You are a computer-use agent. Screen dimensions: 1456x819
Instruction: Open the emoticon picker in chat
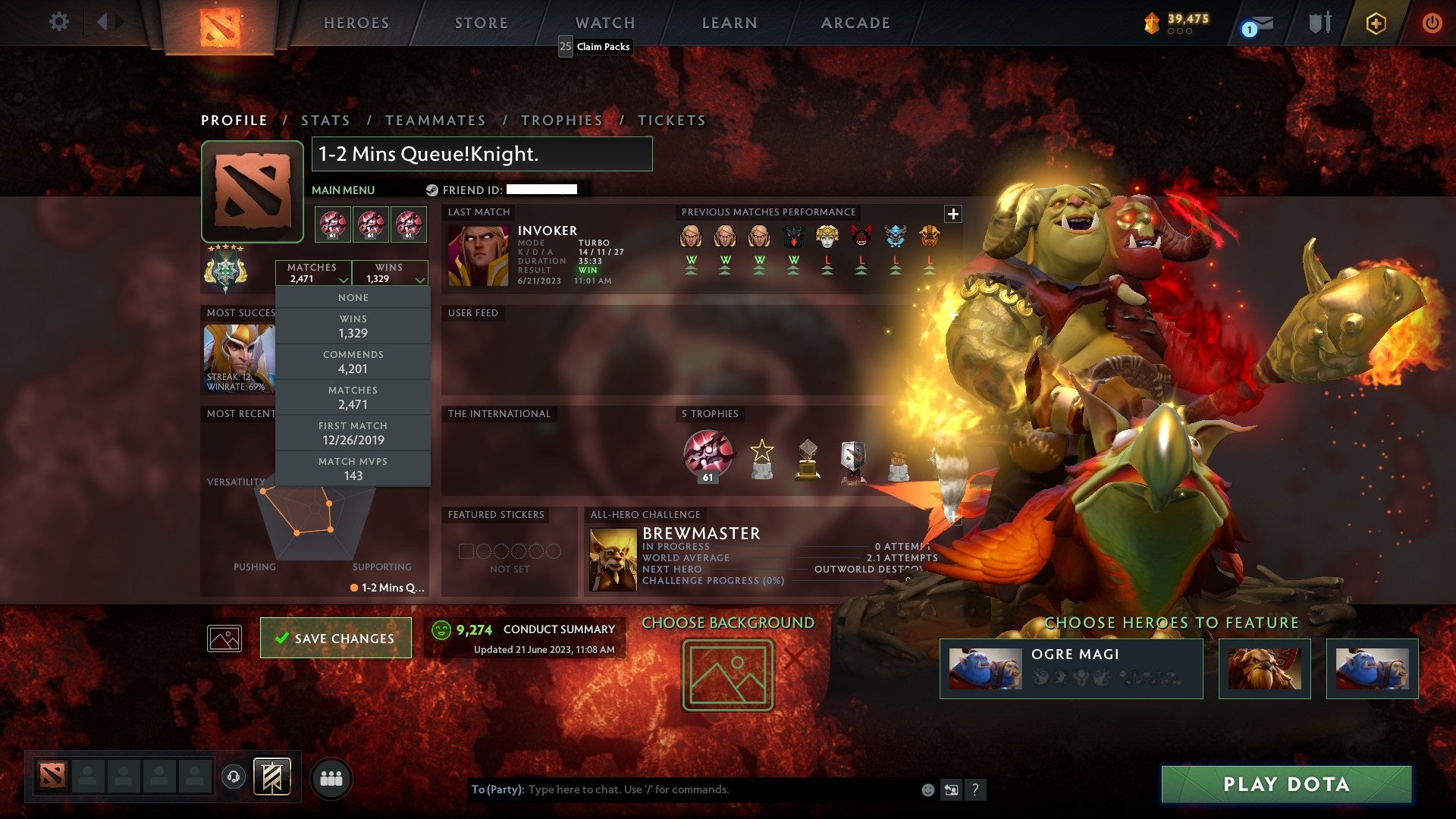[x=927, y=789]
